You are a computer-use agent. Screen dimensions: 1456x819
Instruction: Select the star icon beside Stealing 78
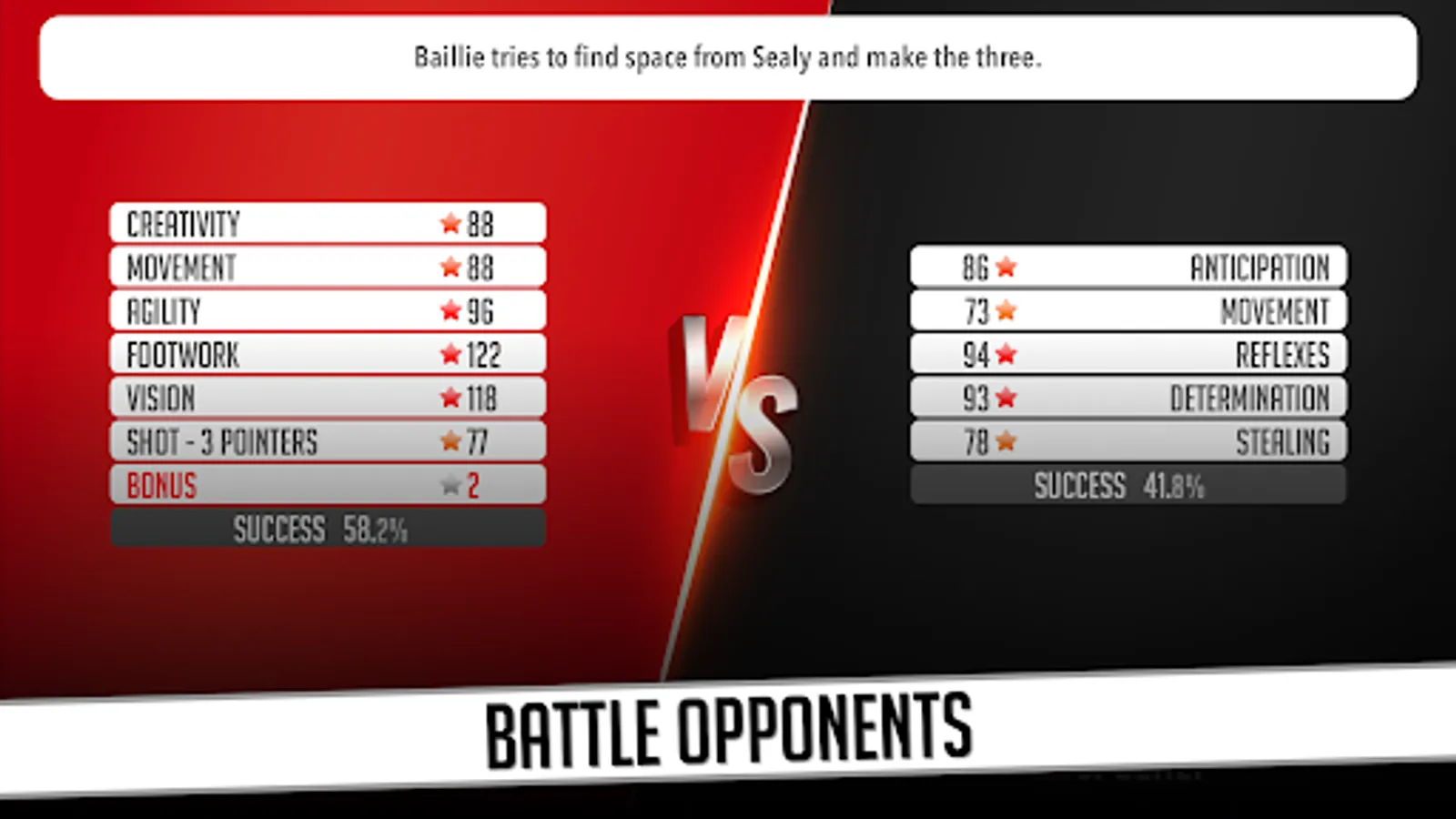coord(1006,440)
